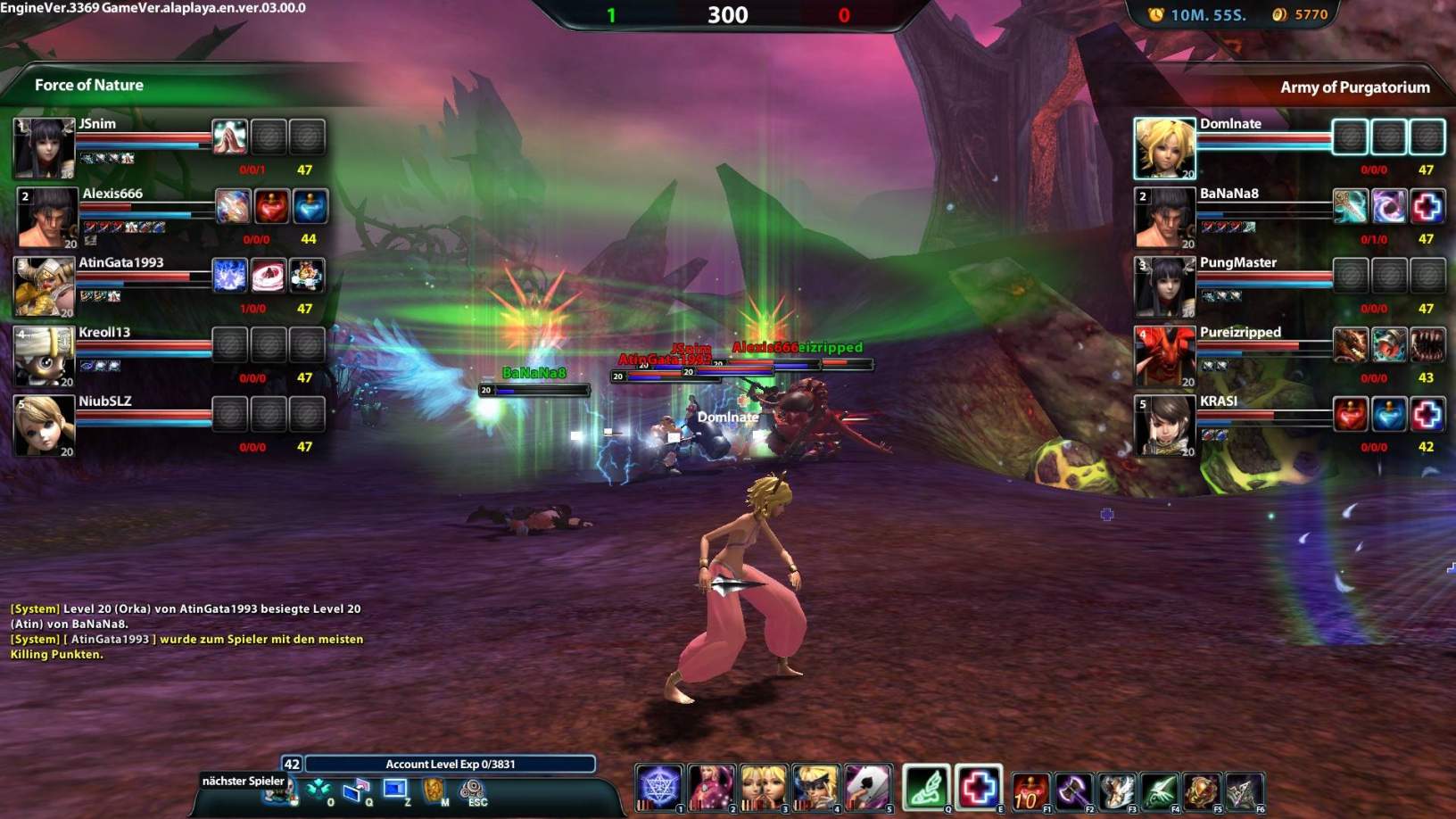Toggle the blue screen view icon
The width and height of the screenshot is (1456, 819).
click(x=394, y=789)
